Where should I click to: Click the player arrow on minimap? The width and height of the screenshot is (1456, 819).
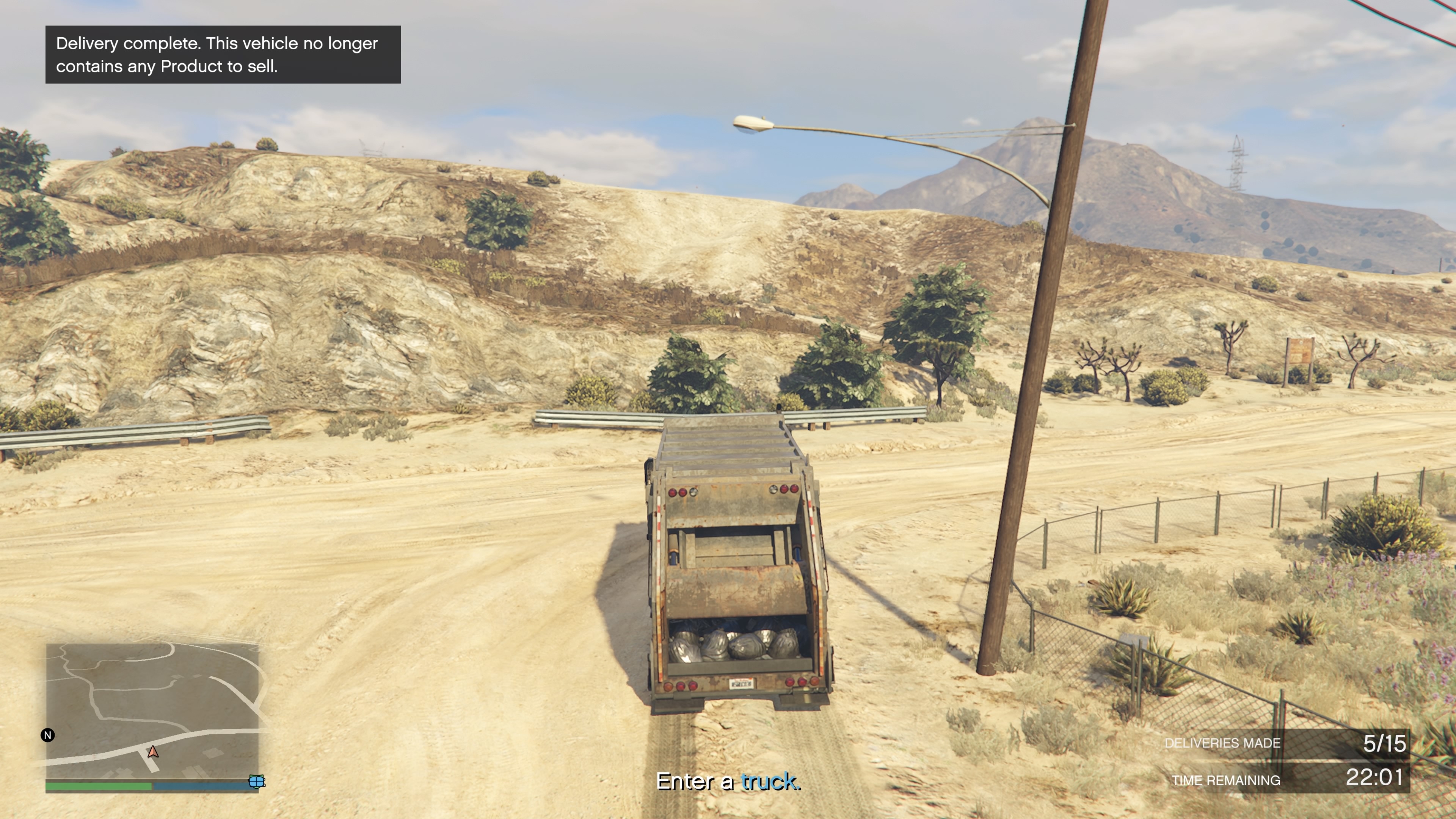pyautogui.click(x=152, y=752)
